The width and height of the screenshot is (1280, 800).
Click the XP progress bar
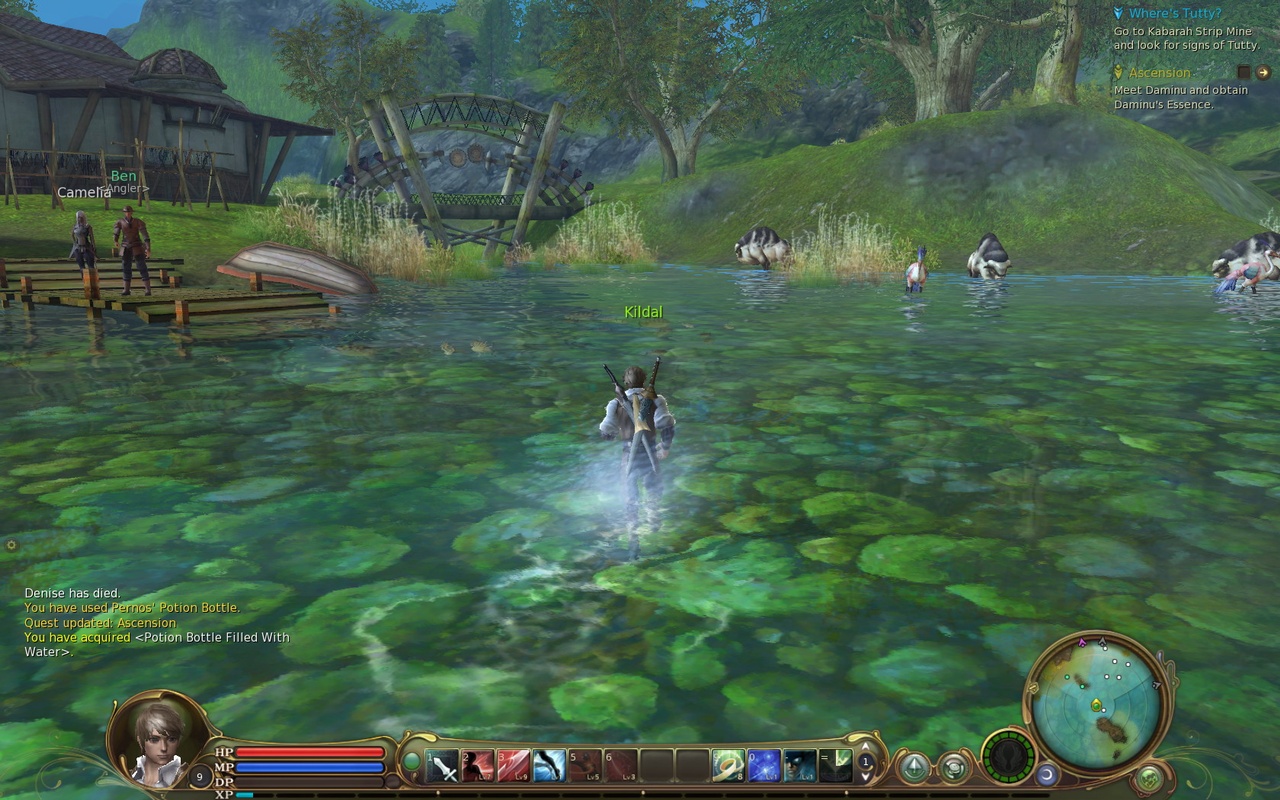(x=300, y=797)
